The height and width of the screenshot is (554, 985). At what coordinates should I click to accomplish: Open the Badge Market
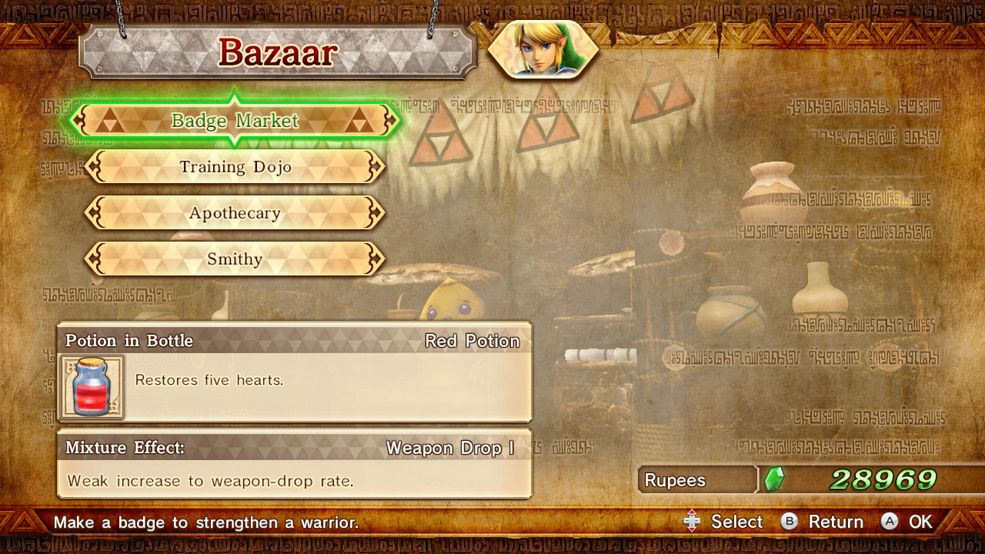(235, 121)
